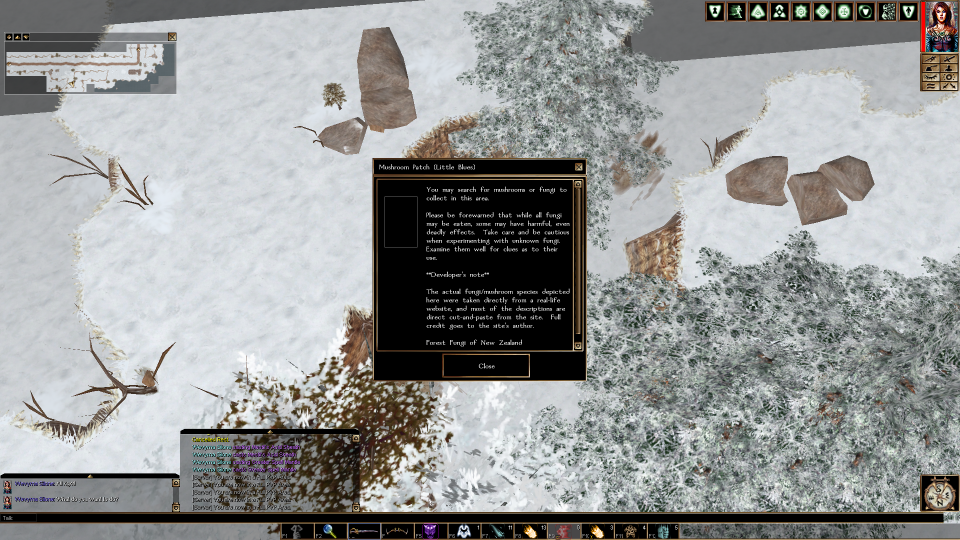Use the staff weapon quickslot

(364, 531)
